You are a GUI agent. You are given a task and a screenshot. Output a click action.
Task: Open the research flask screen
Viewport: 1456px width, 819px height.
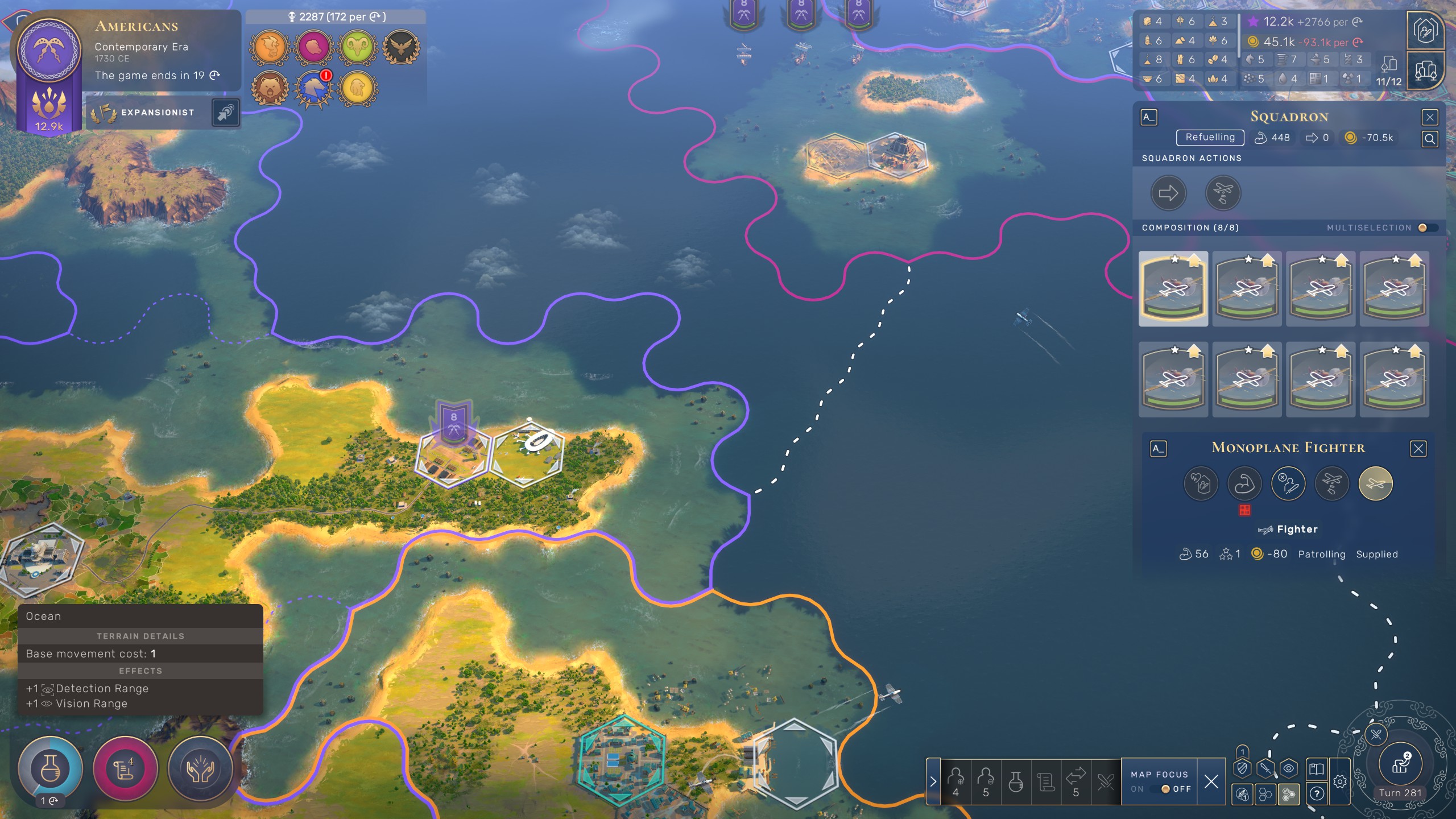coord(50,769)
